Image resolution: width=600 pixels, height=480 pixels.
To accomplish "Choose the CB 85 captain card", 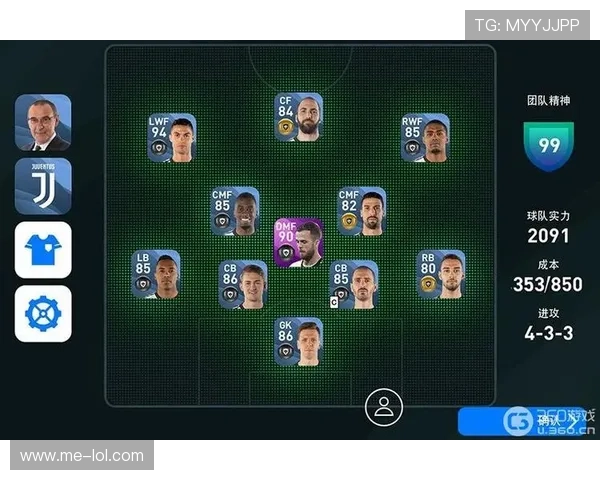I will 353,285.
